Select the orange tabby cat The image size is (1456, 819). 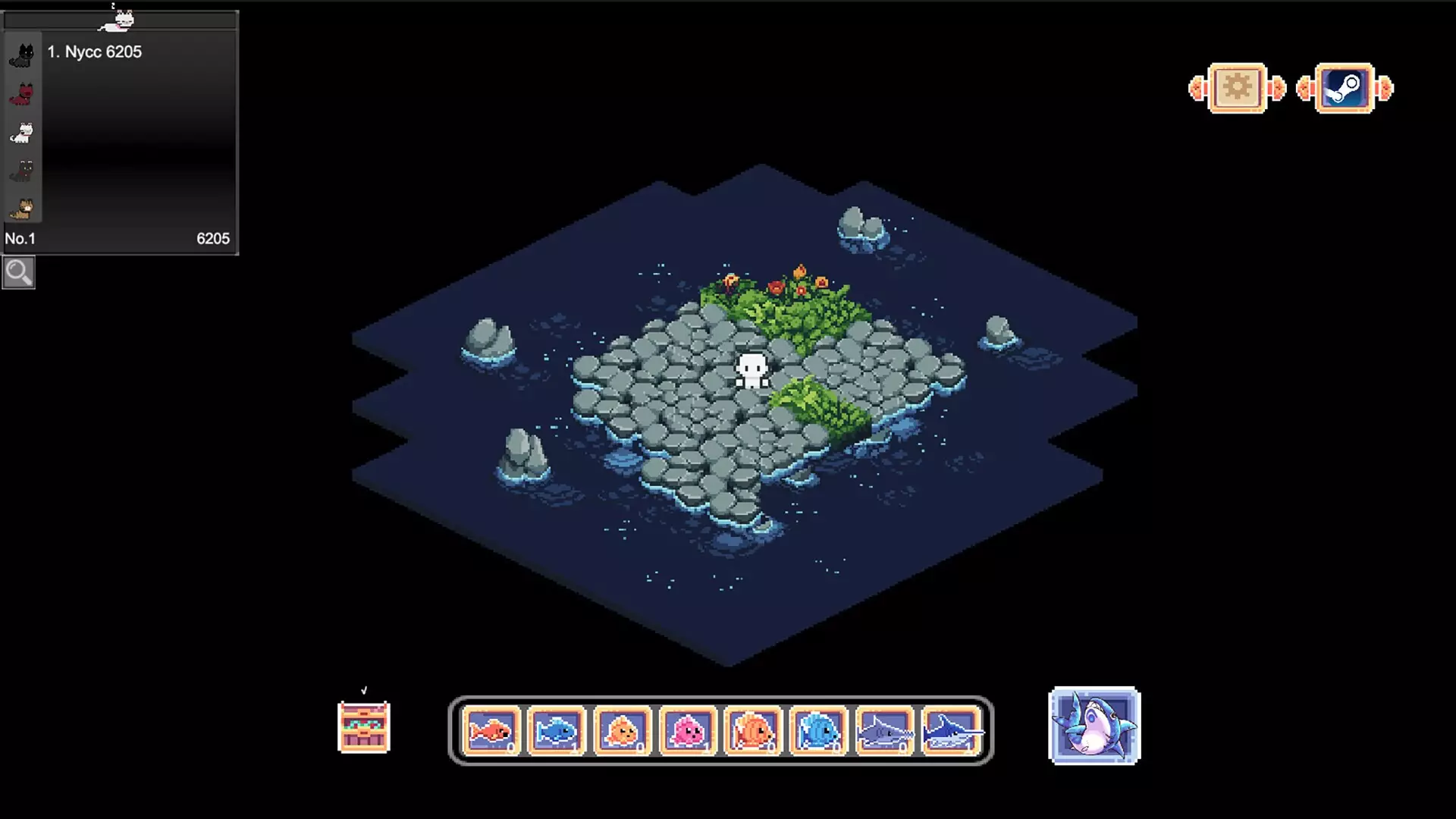click(23, 209)
